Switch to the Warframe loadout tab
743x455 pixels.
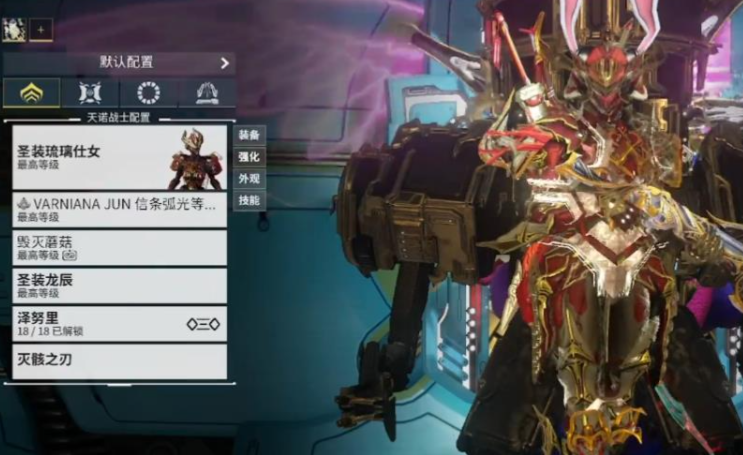pos(31,93)
